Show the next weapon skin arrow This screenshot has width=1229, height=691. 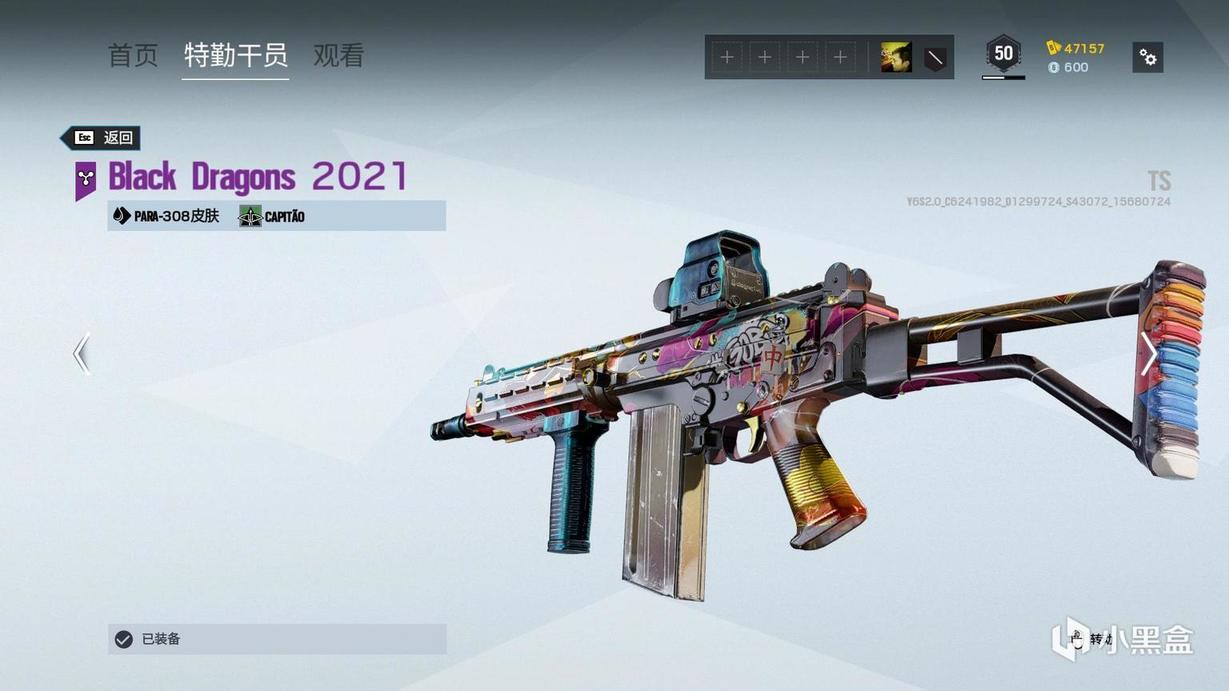pyautogui.click(x=1149, y=354)
